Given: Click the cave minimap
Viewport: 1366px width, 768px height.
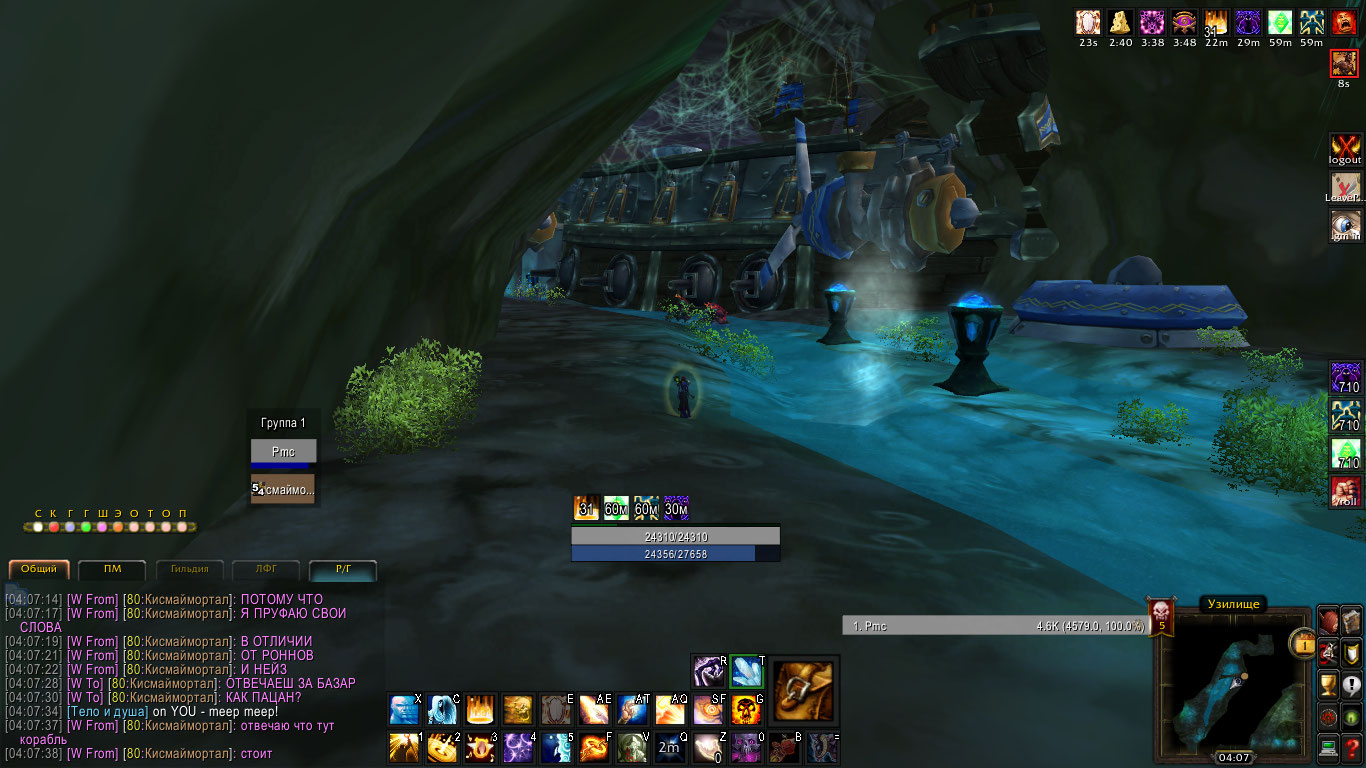Looking at the screenshot, I should point(1233,686).
